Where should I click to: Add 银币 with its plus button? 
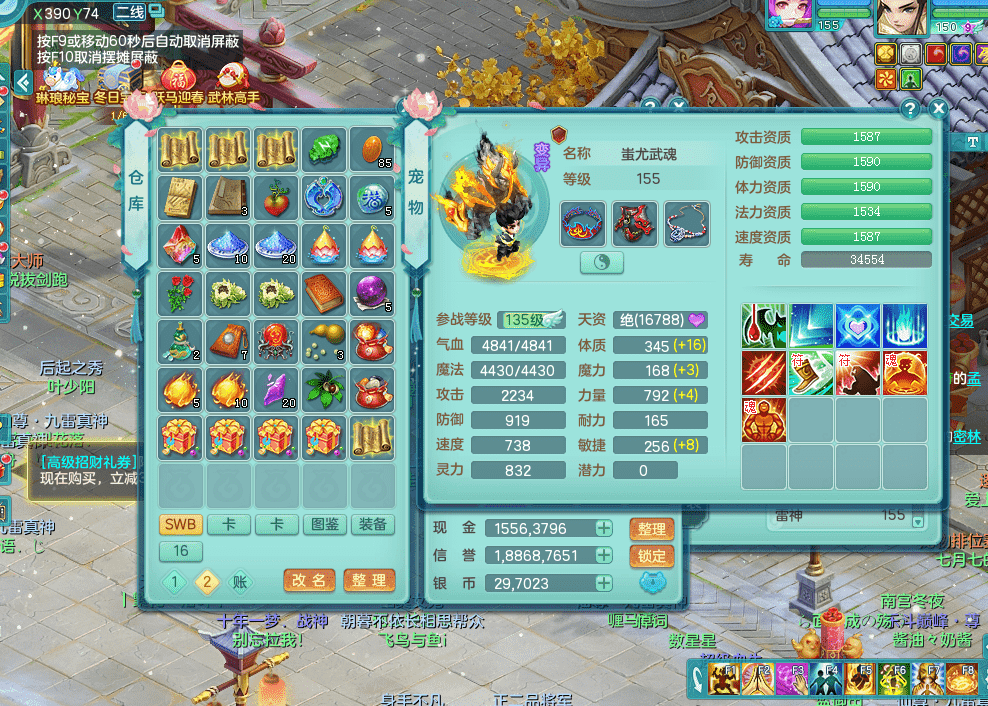(x=604, y=583)
